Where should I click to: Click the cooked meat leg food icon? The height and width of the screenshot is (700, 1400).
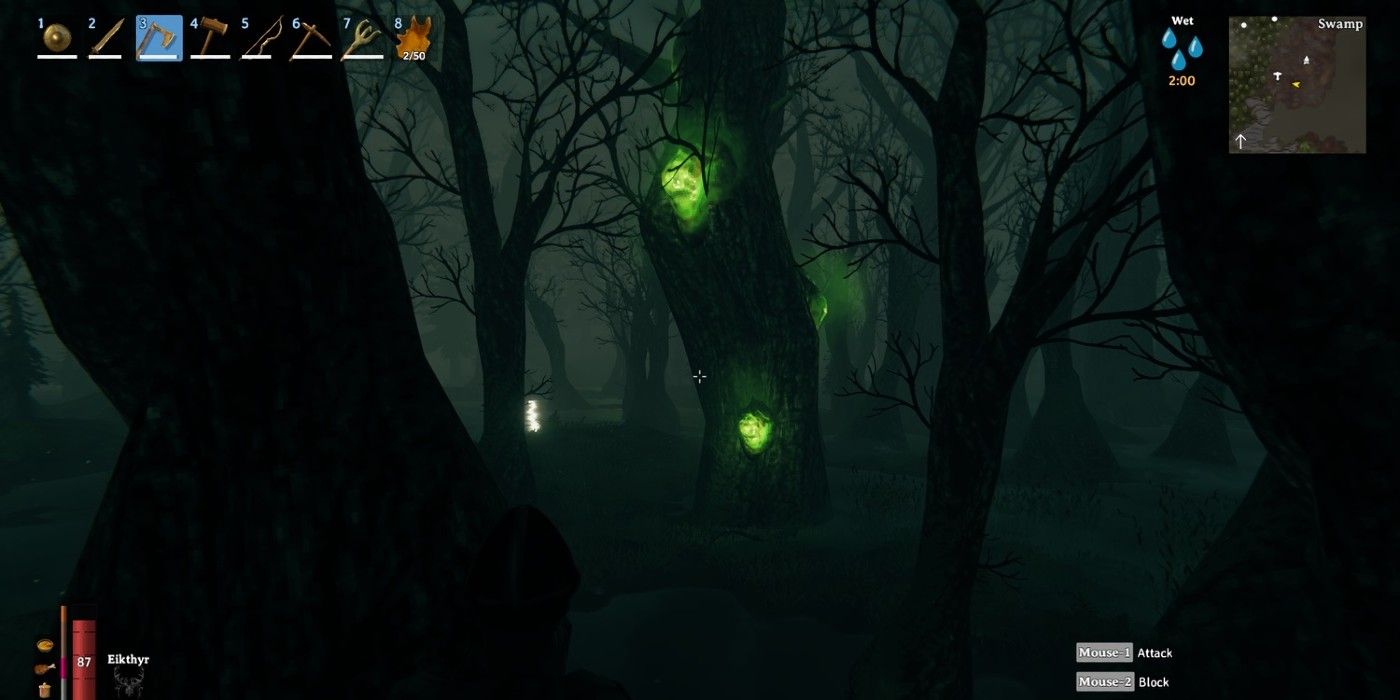tap(45, 668)
